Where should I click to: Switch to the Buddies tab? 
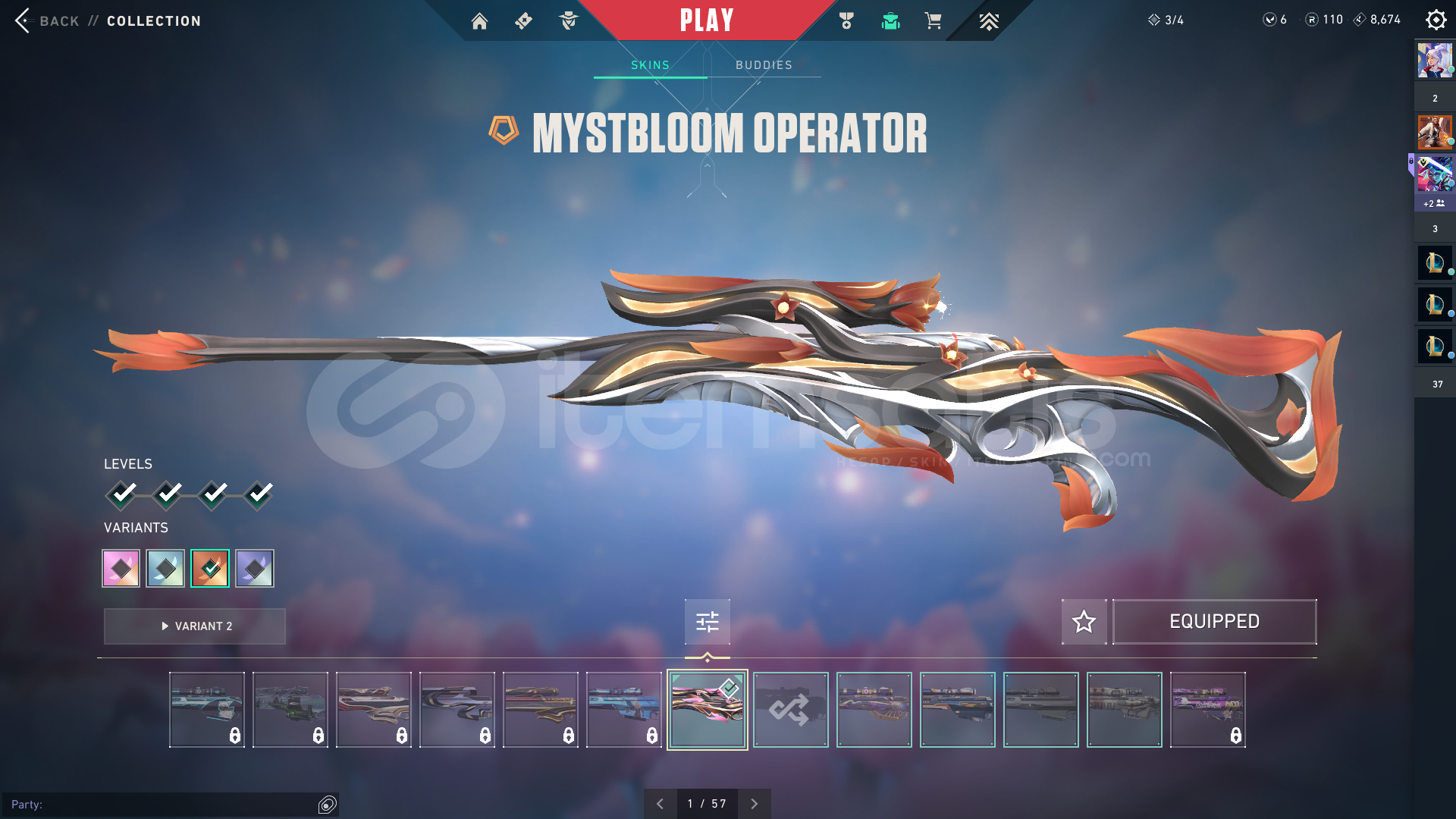pos(764,65)
